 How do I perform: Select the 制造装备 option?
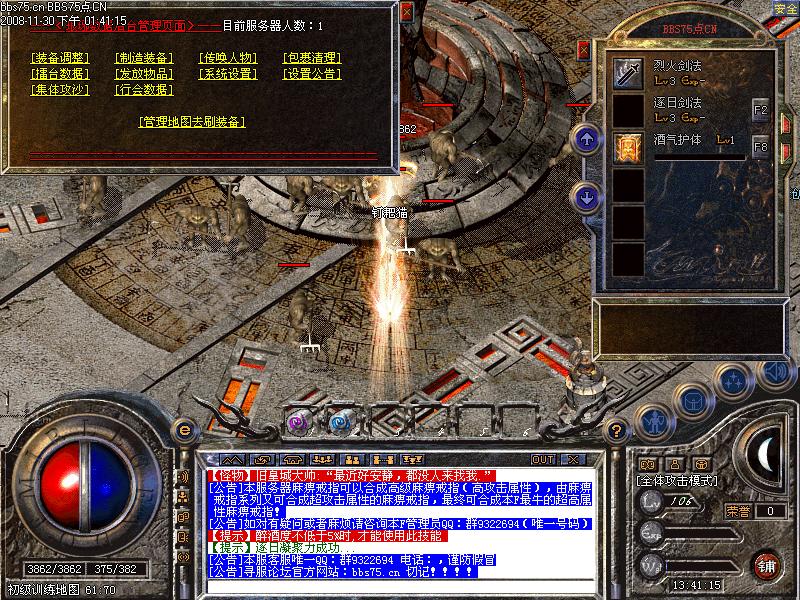(x=144, y=58)
